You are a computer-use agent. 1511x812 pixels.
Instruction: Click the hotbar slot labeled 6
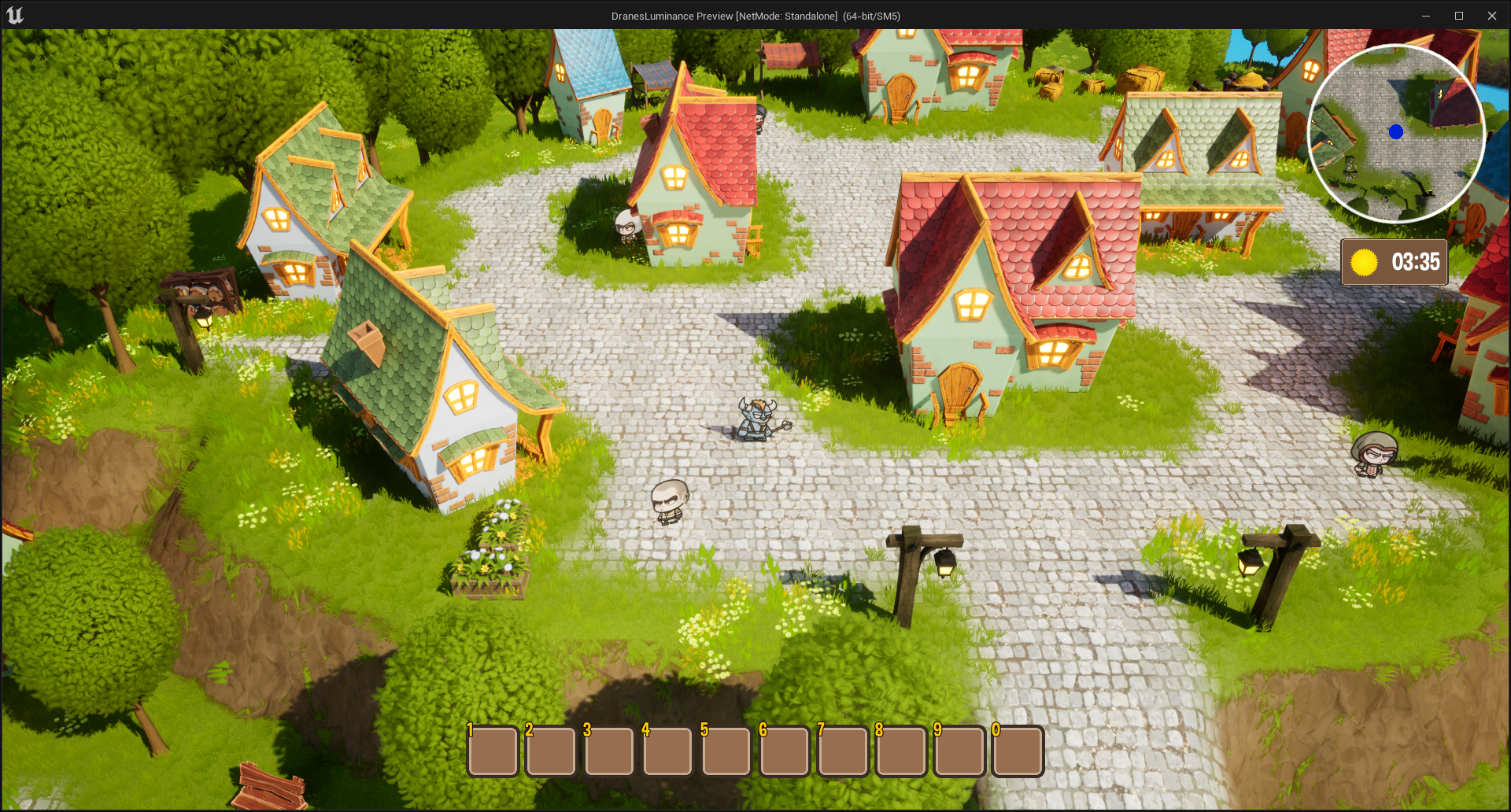785,751
